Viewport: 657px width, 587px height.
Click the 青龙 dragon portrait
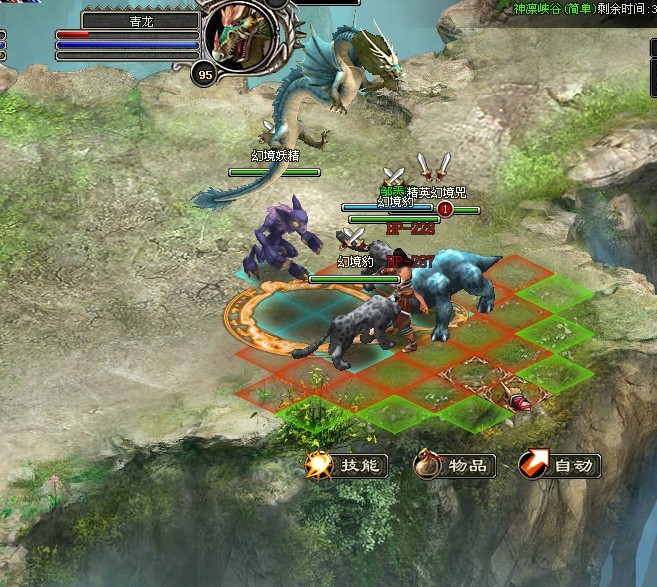click(x=242, y=34)
